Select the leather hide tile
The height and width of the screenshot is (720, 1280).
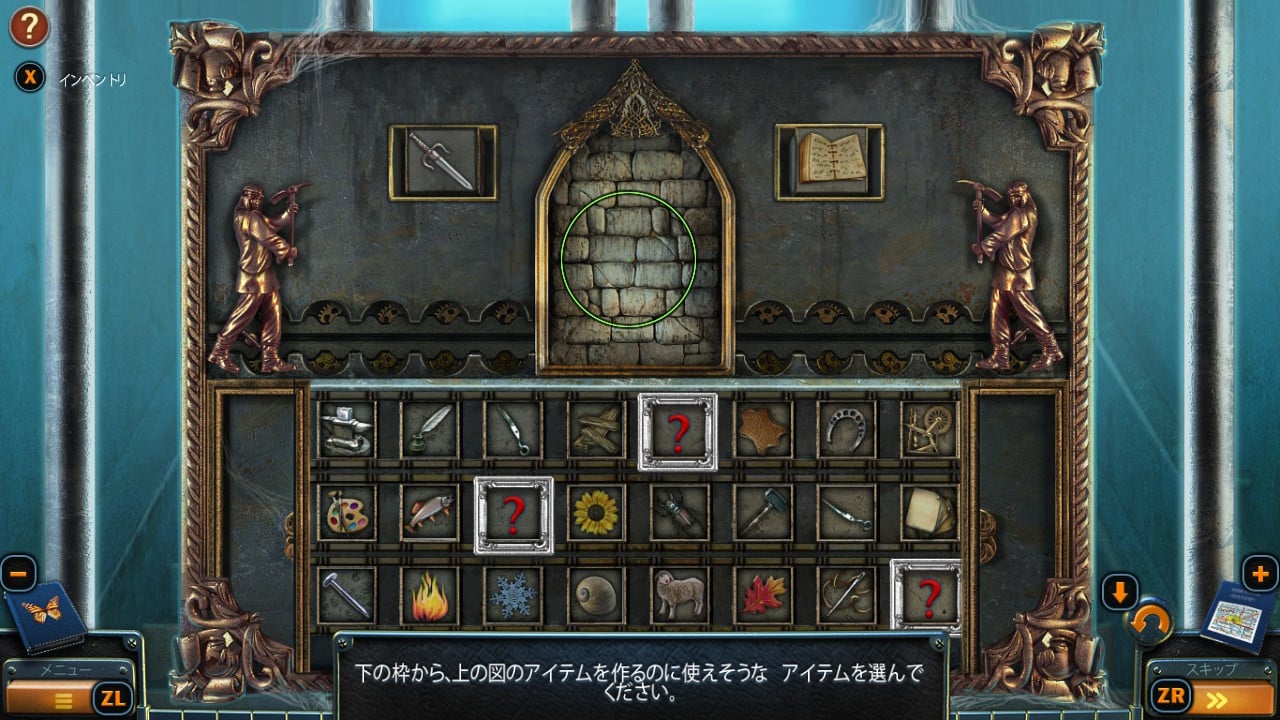point(763,429)
